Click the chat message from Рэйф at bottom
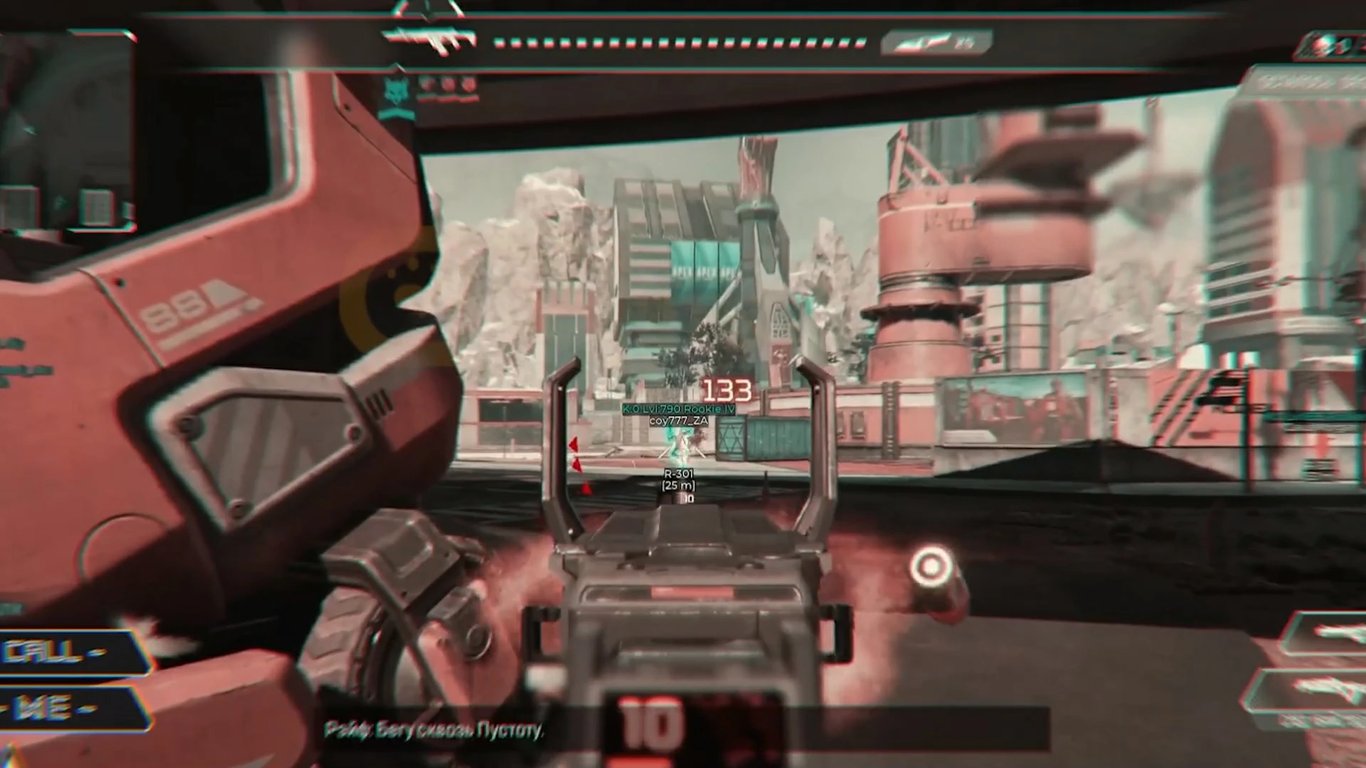This screenshot has height=768, width=1366. point(434,730)
